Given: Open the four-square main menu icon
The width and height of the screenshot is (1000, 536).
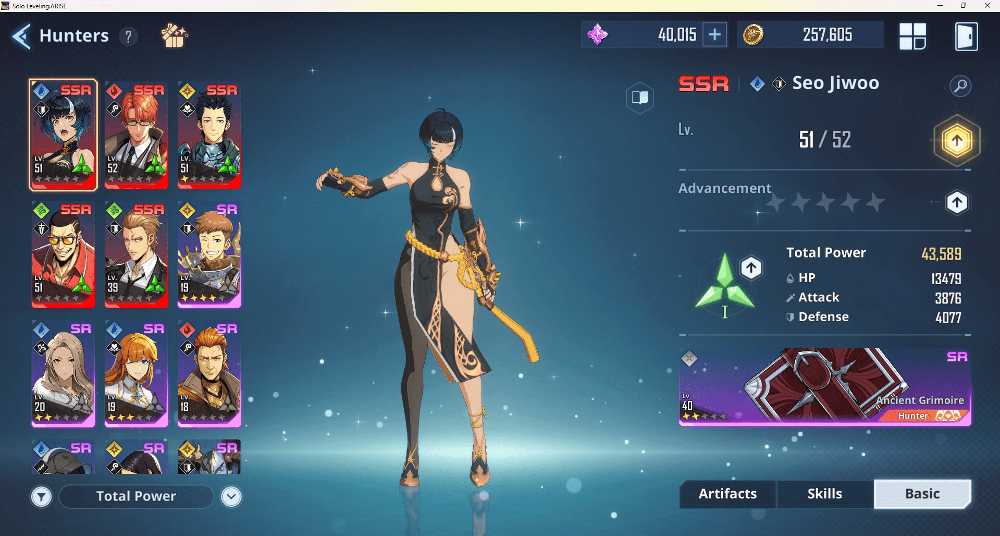Looking at the screenshot, I should click(x=912, y=36).
